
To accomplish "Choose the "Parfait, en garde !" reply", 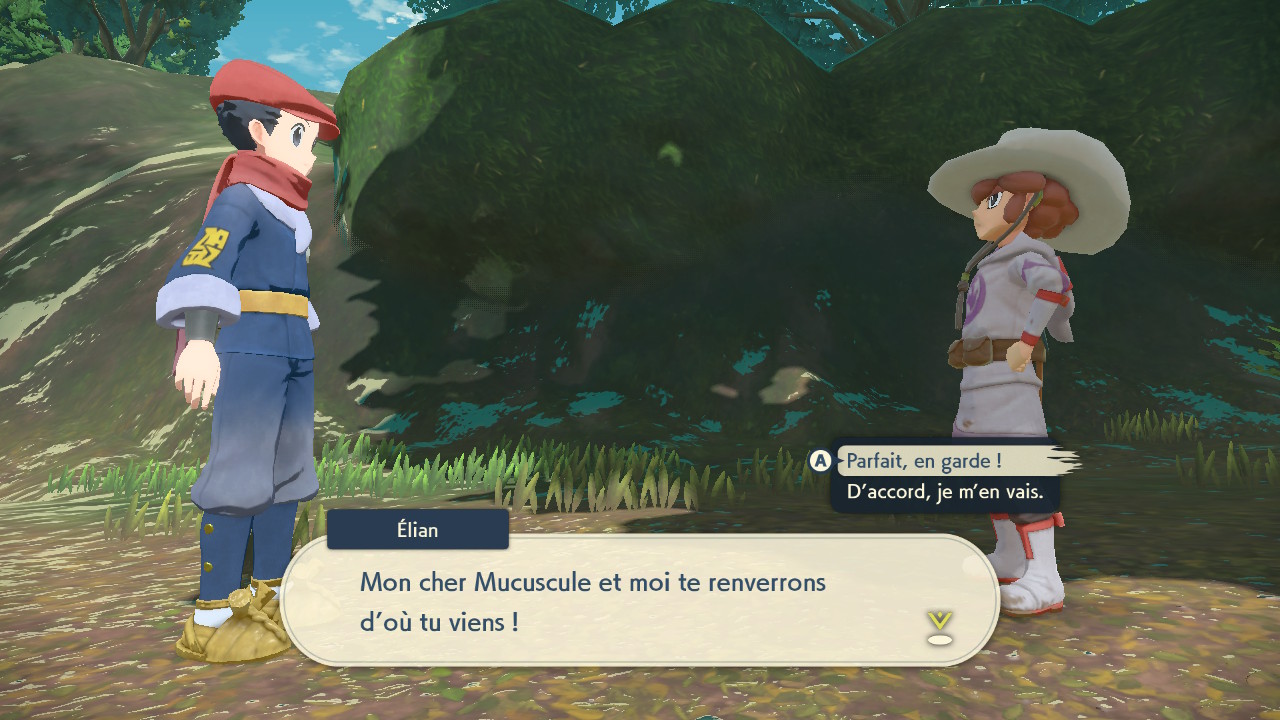I will (x=924, y=461).
